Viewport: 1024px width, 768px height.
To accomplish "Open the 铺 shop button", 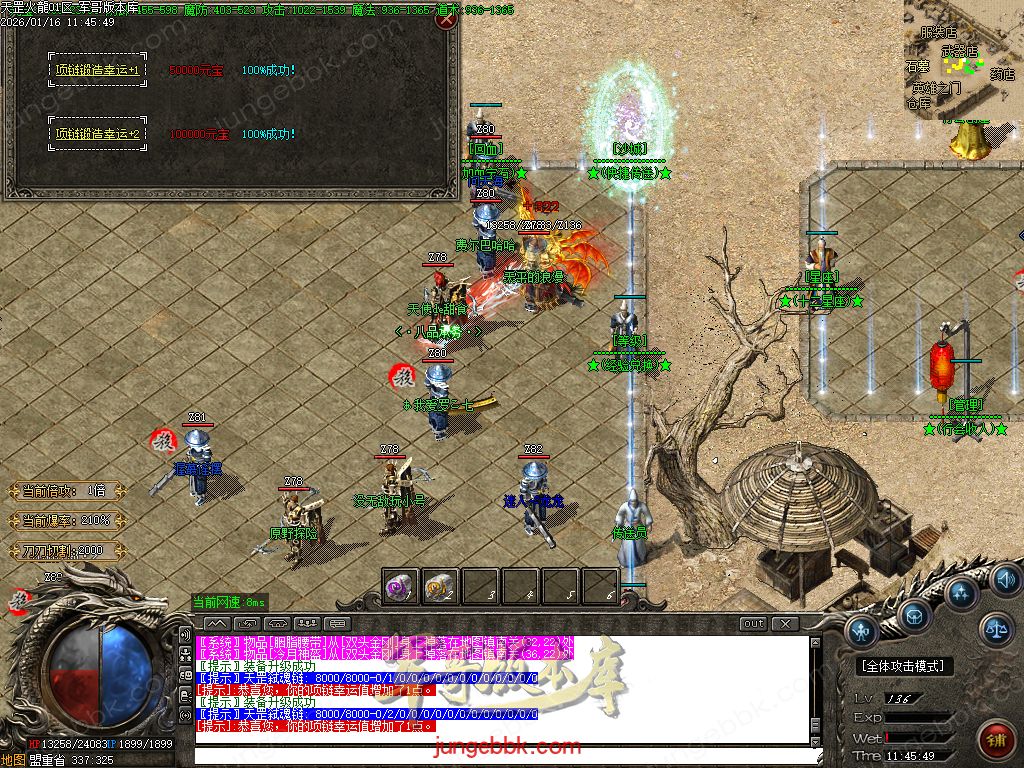I will click(x=995, y=741).
